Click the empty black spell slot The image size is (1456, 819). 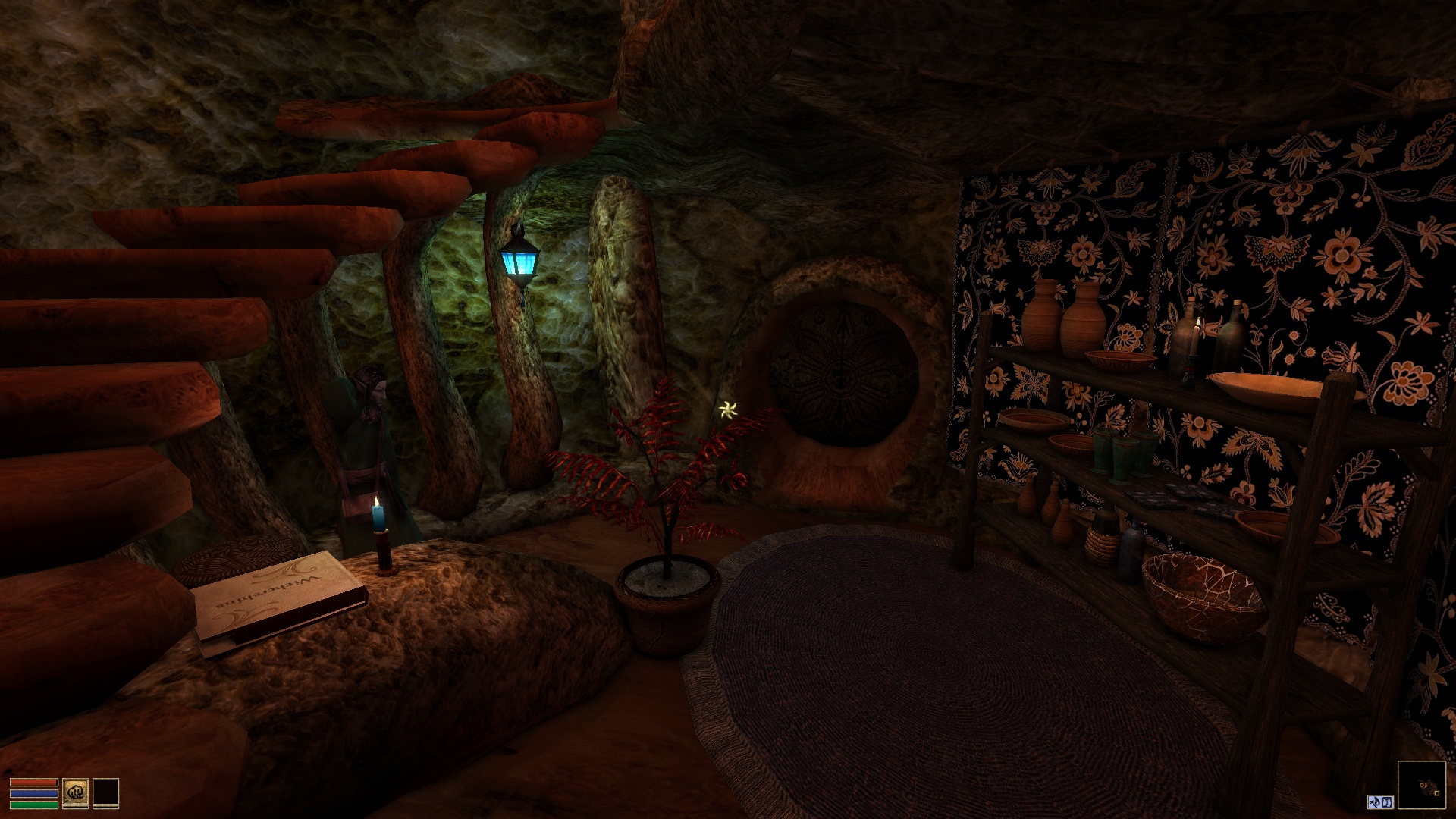click(x=105, y=793)
